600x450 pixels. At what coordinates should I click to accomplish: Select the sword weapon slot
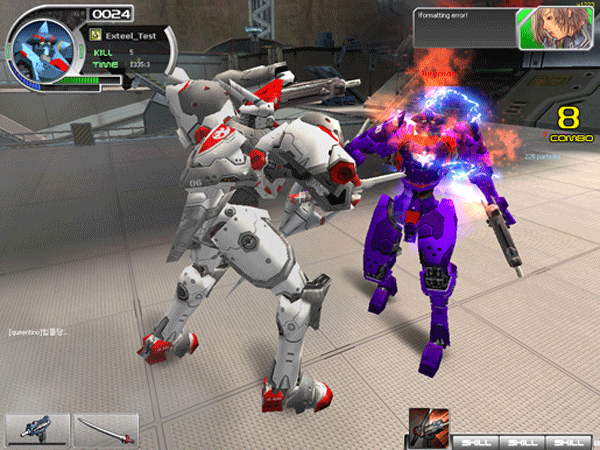106,429
